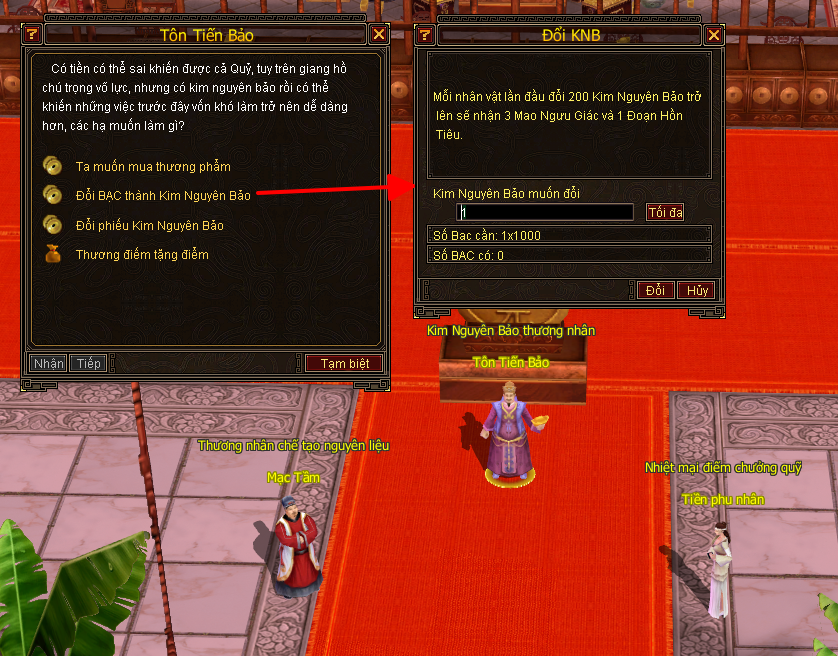Screen dimensions: 838x656
Task: Choose "Thương điểm tặng điểm" option
Action: click(142, 255)
